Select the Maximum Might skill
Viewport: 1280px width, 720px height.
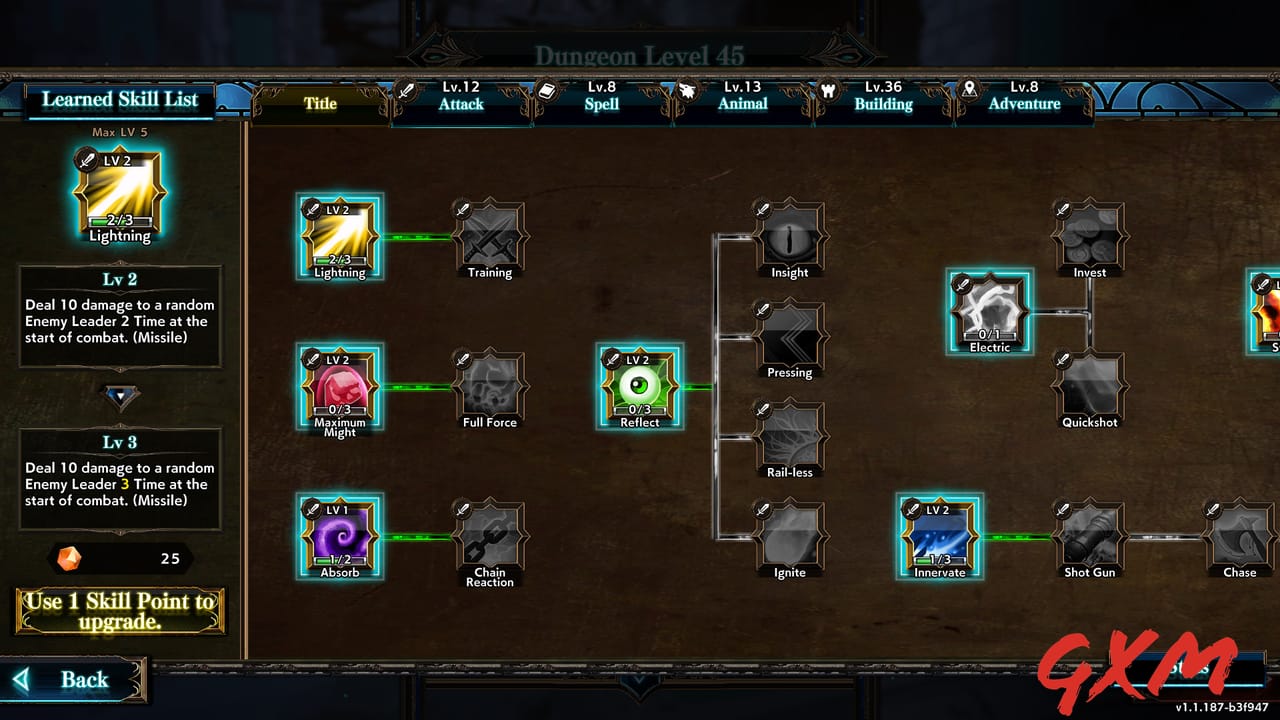click(339, 385)
